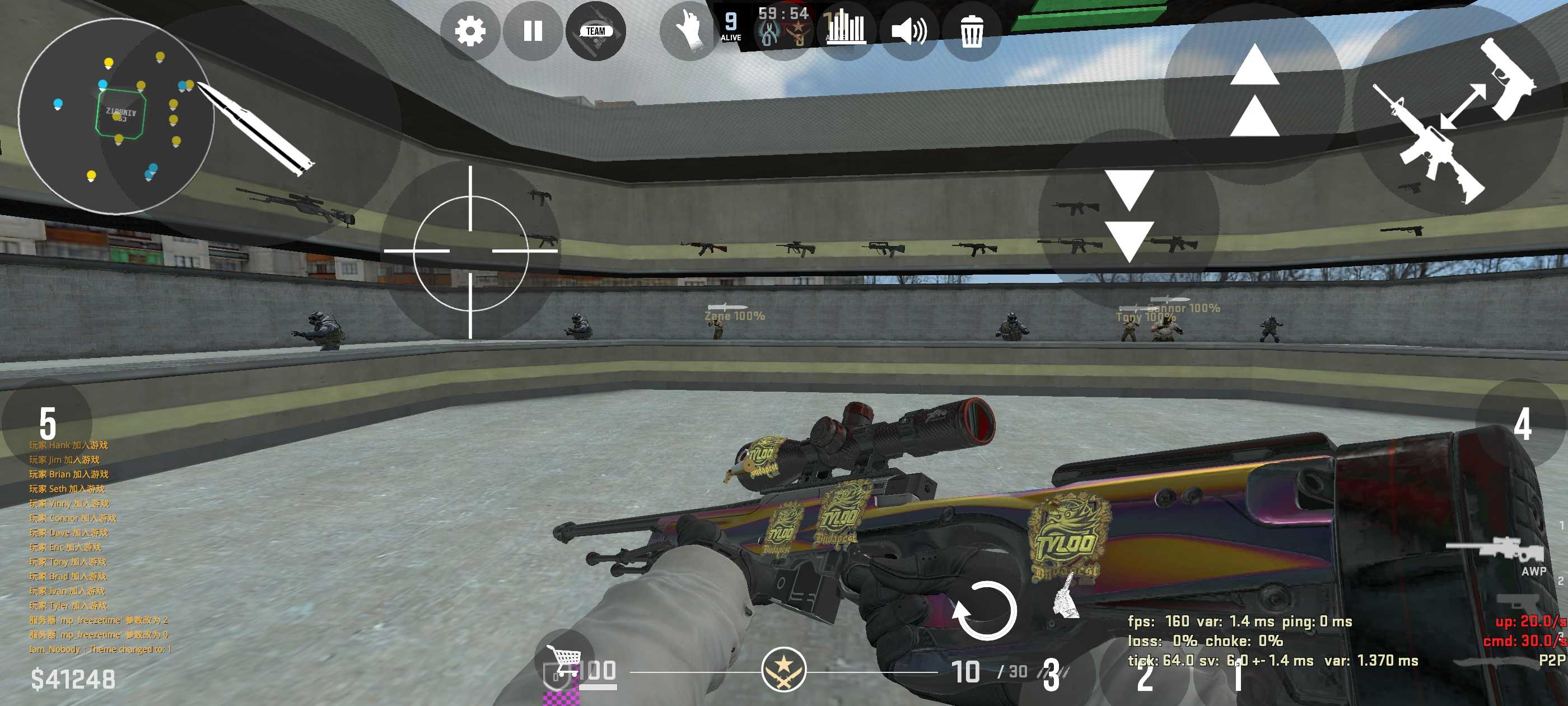The height and width of the screenshot is (706, 1568).
Task: Open the circular minimap
Action: 116,116
